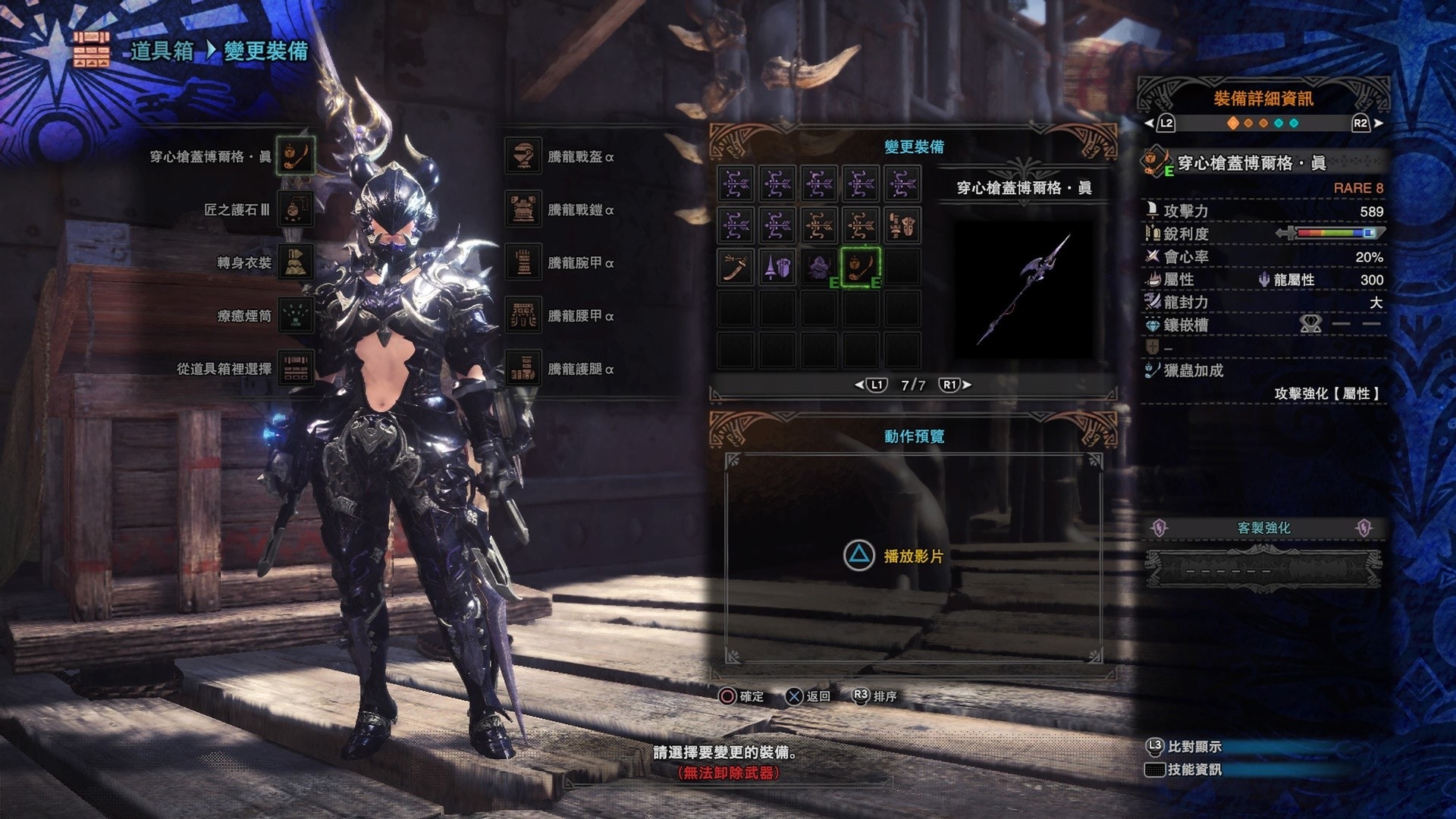This screenshot has width=1456, height=819.
Task: Select the 騰龍腰甲α waist armor slot
Action: pos(522,315)
